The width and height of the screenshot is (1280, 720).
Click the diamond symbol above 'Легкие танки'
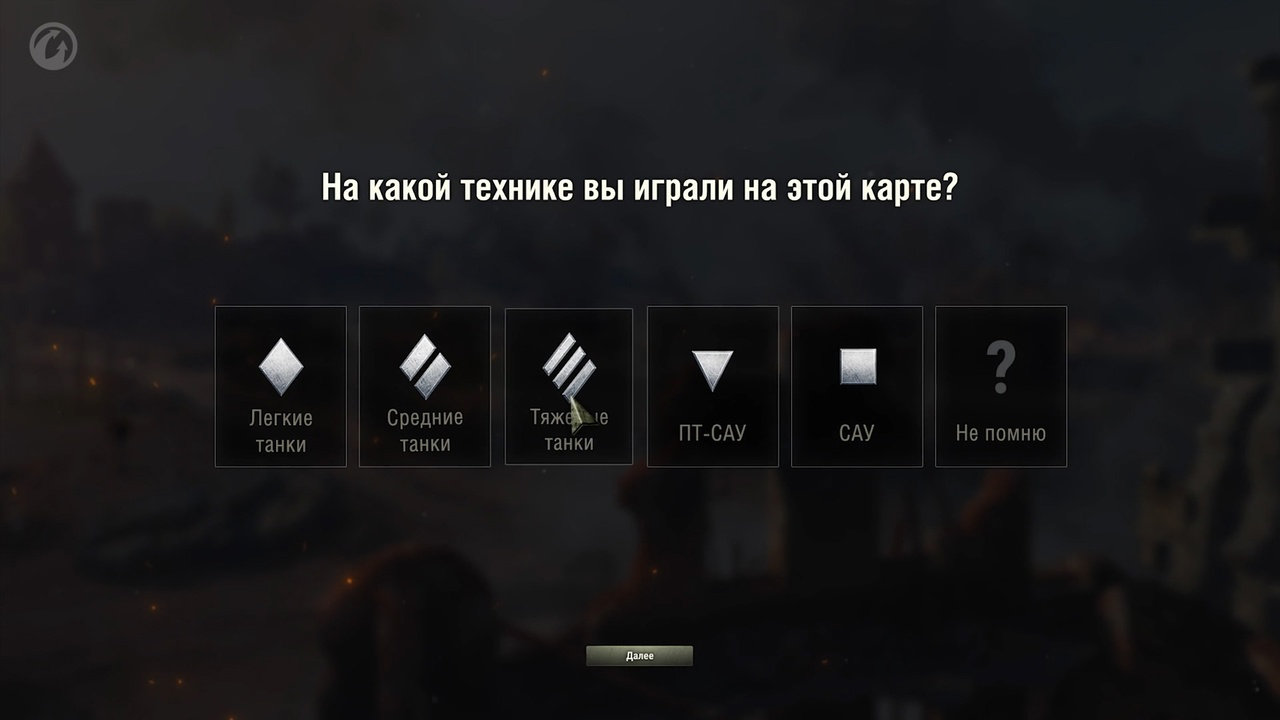280,365
